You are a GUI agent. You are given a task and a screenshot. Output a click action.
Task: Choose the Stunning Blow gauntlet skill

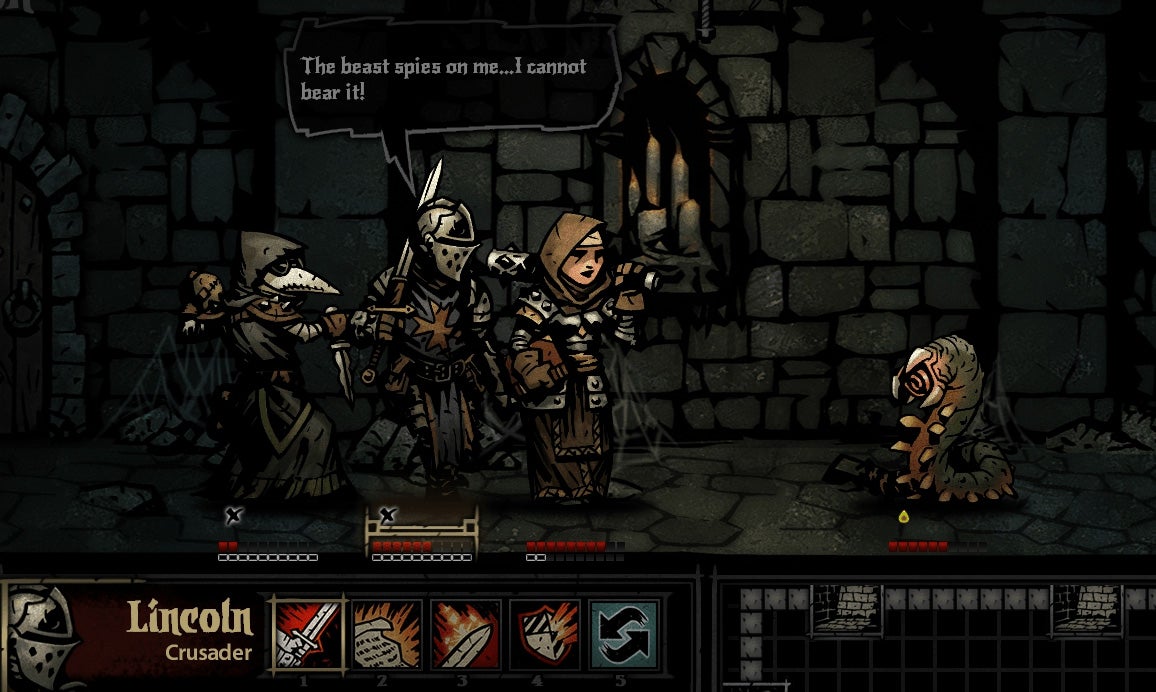(x=386, y=633)
